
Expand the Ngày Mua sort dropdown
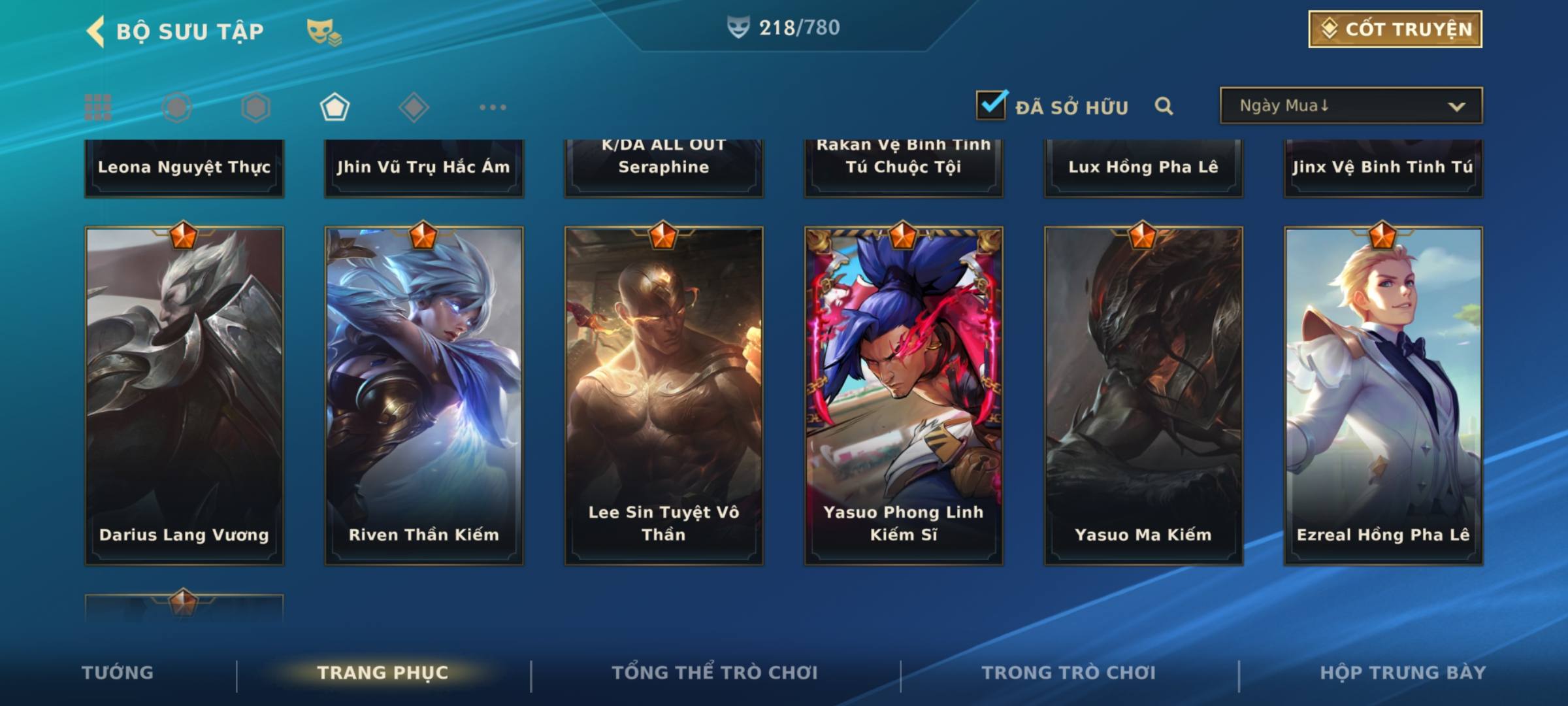(x=1350, y=106)
